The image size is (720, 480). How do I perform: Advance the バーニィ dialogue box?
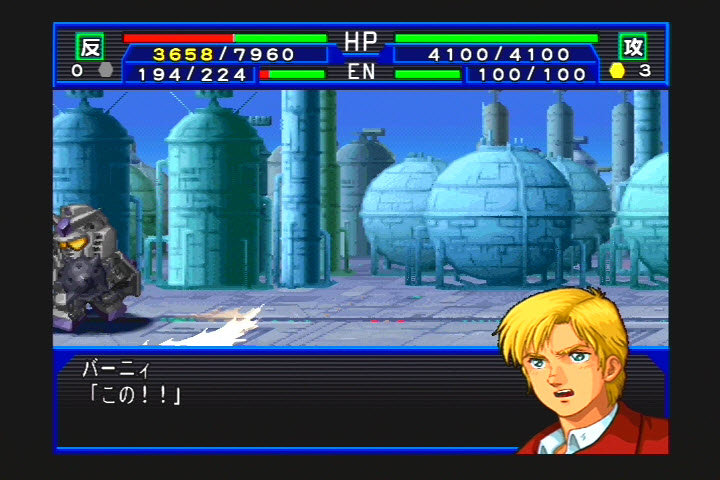tap(280, 400)
